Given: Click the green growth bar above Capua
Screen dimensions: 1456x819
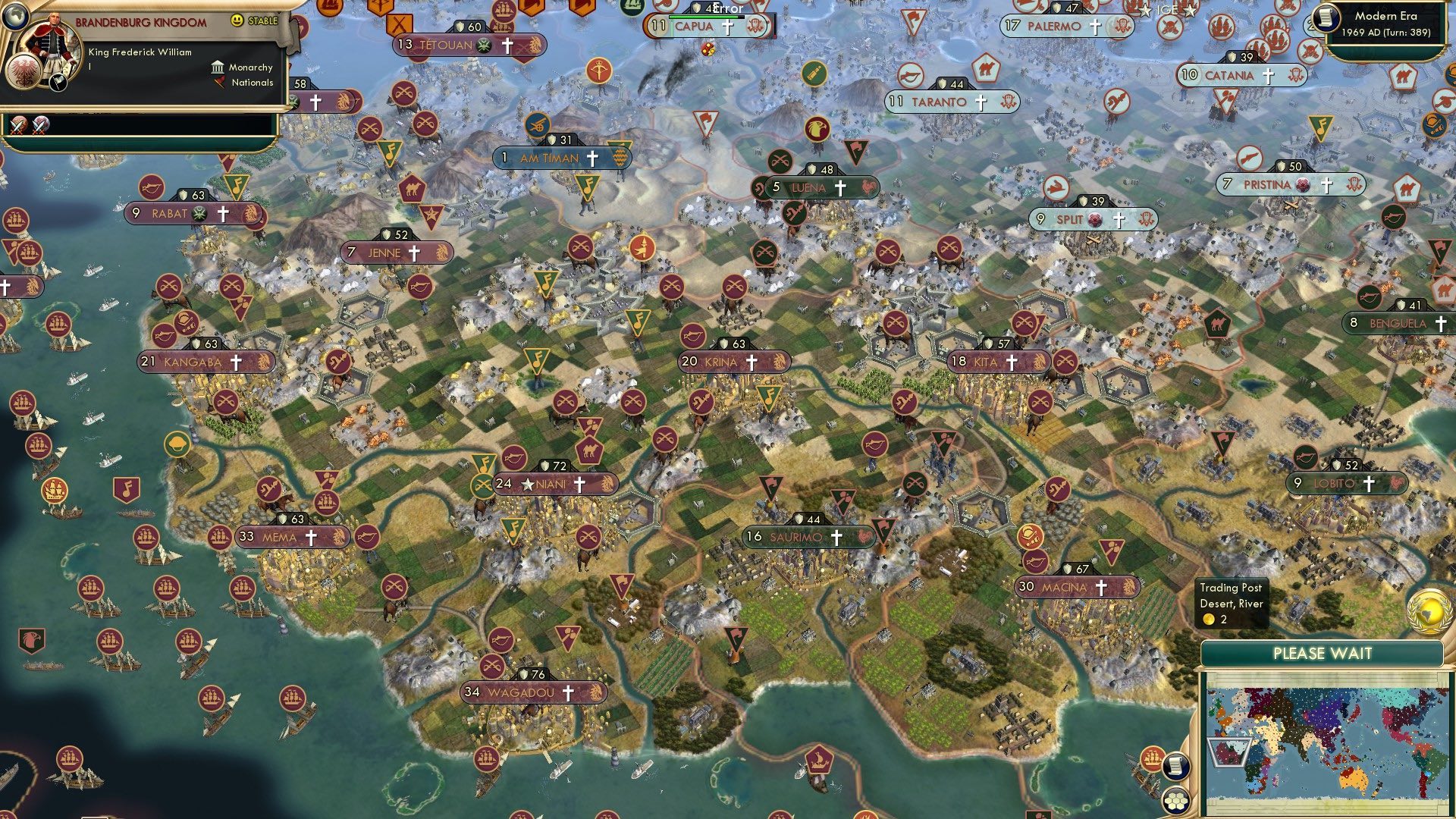Looking at the screenshot, I should click(x=705, y=17).
